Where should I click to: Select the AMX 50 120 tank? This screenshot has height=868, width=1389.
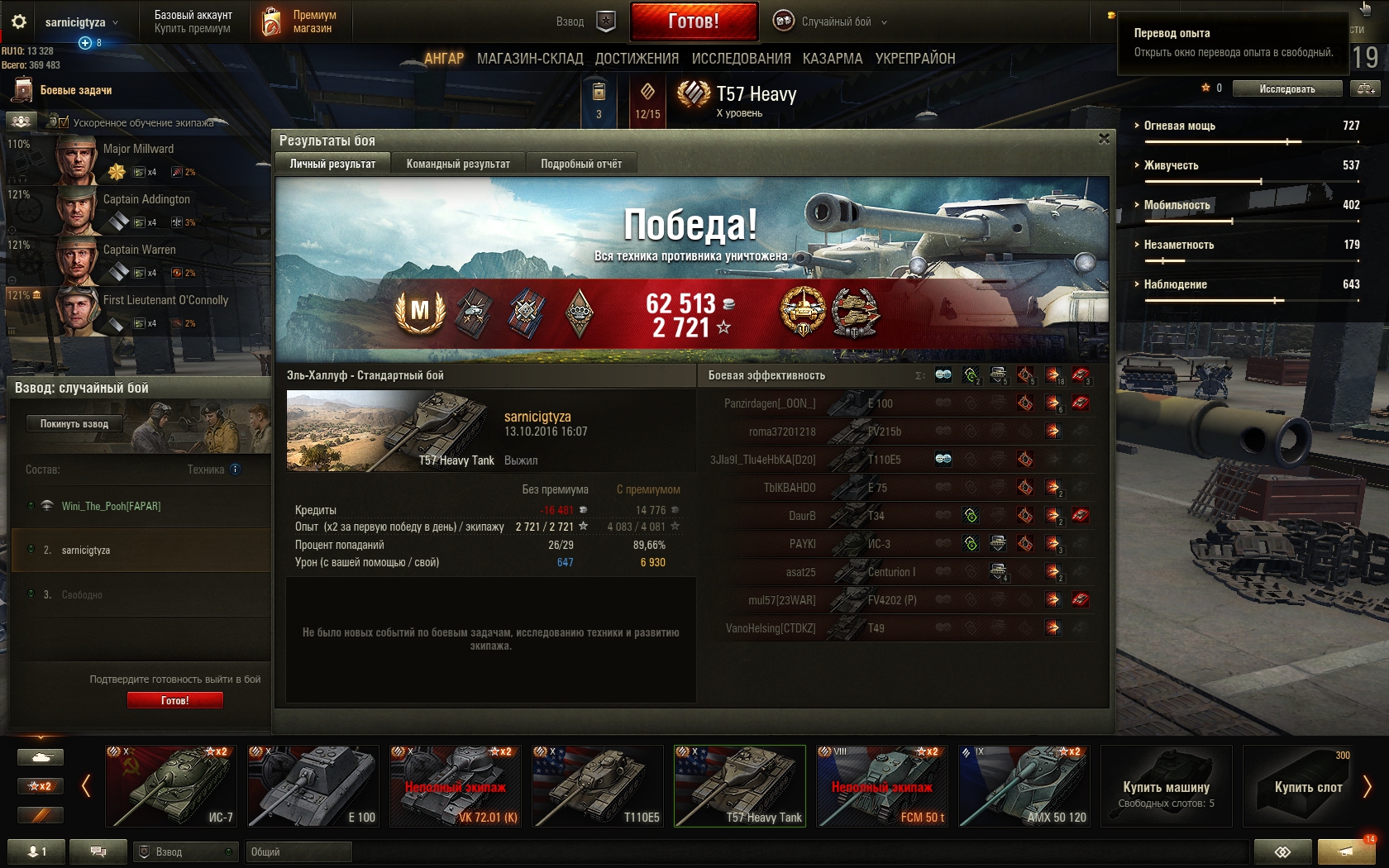(1024, 786)
